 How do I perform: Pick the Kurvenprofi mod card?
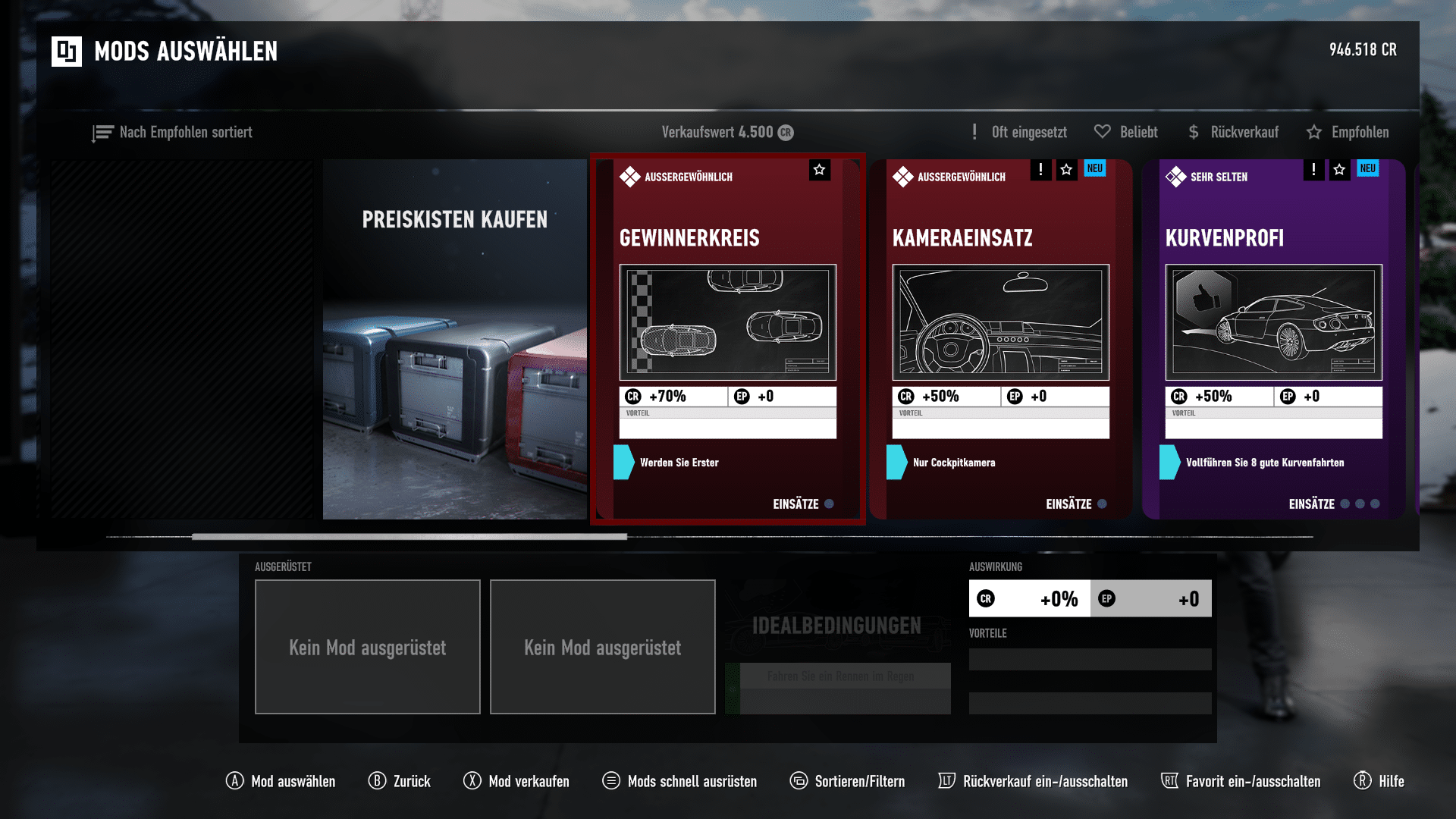pos(1273,339)
